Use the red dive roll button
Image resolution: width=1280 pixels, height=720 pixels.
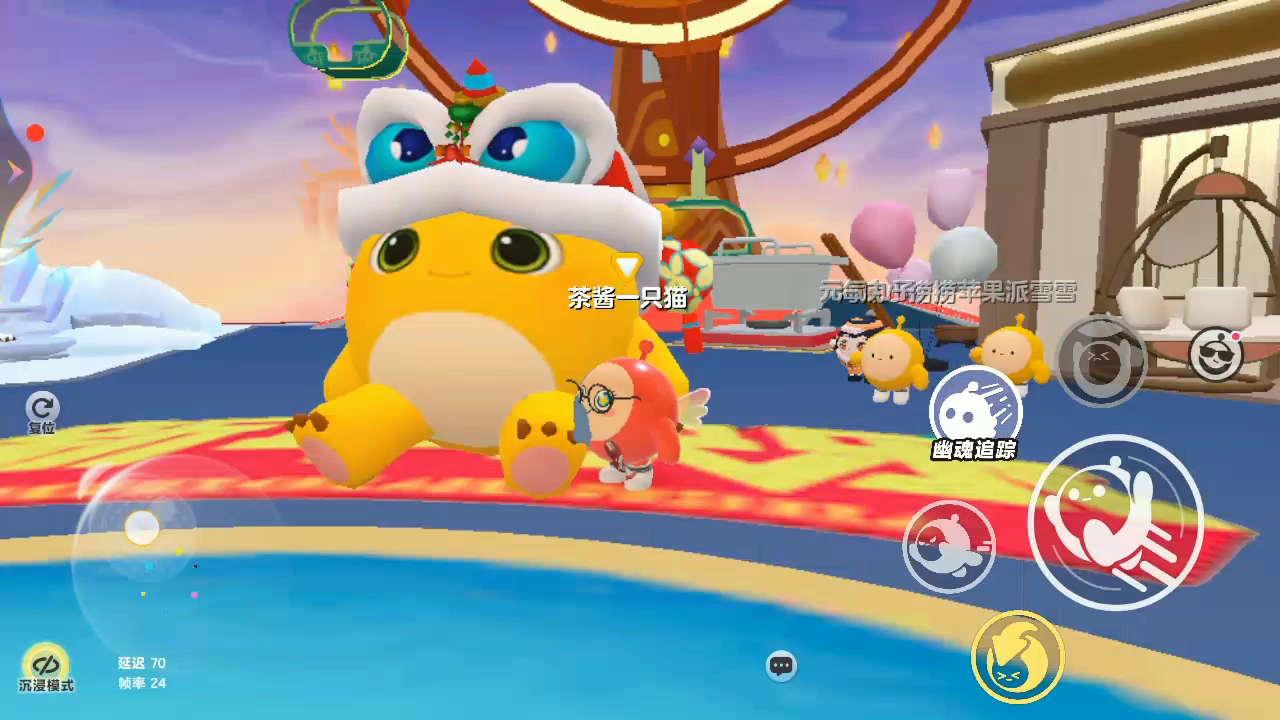948,546
